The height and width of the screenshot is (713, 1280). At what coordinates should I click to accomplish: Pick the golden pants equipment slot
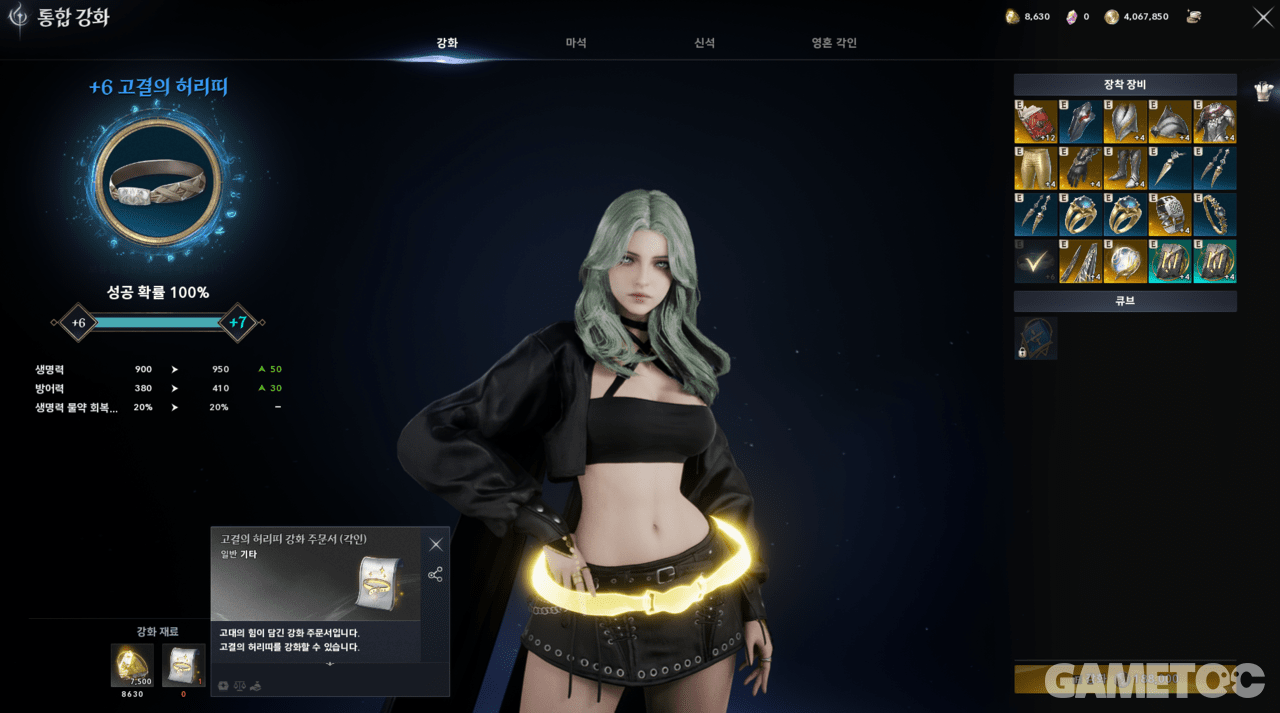coord(1035,168)
